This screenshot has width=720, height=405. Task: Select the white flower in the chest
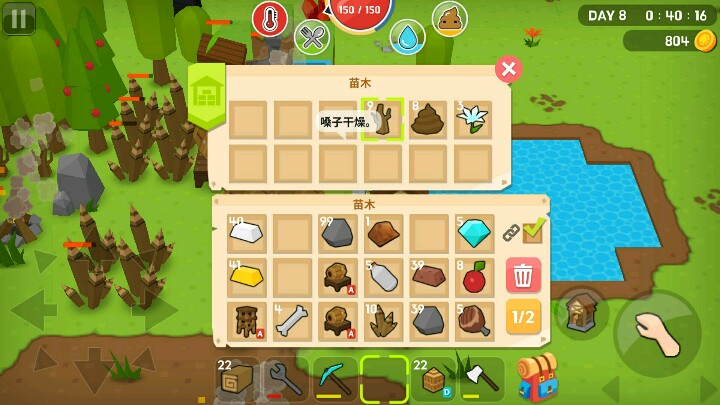coord(473,120)
